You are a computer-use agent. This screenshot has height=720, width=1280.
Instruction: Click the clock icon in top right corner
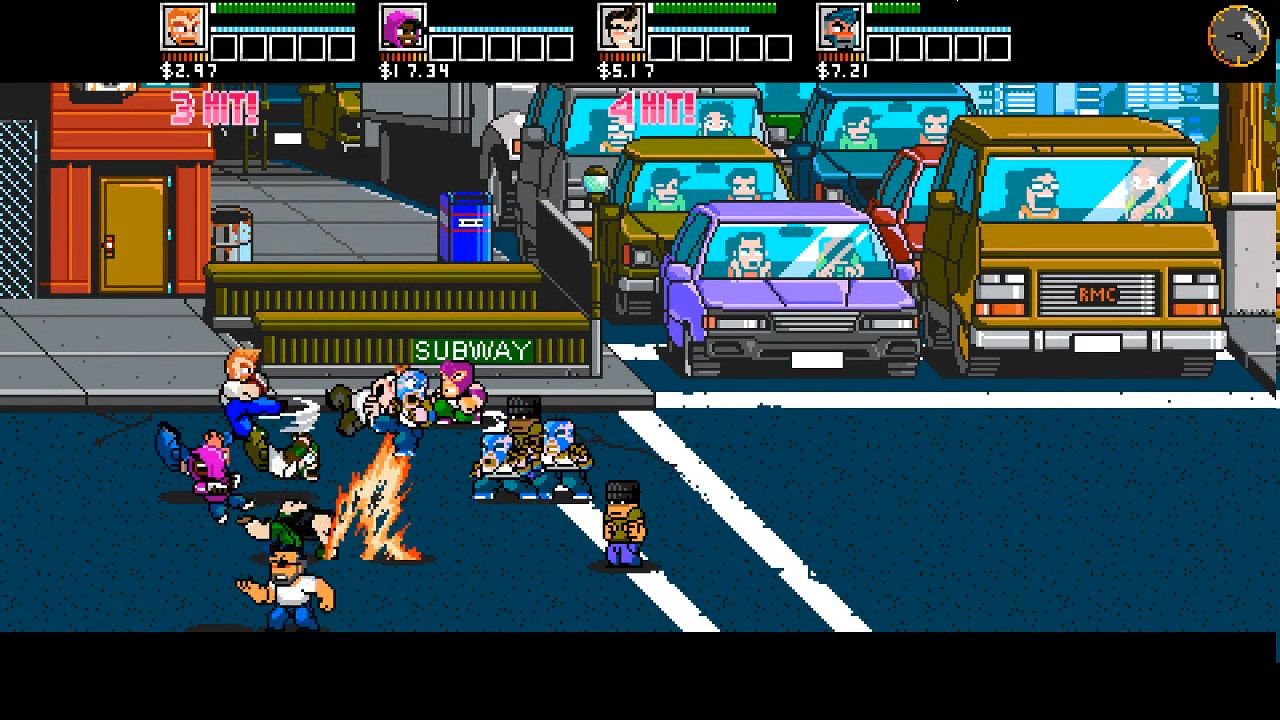(1237, 35)
